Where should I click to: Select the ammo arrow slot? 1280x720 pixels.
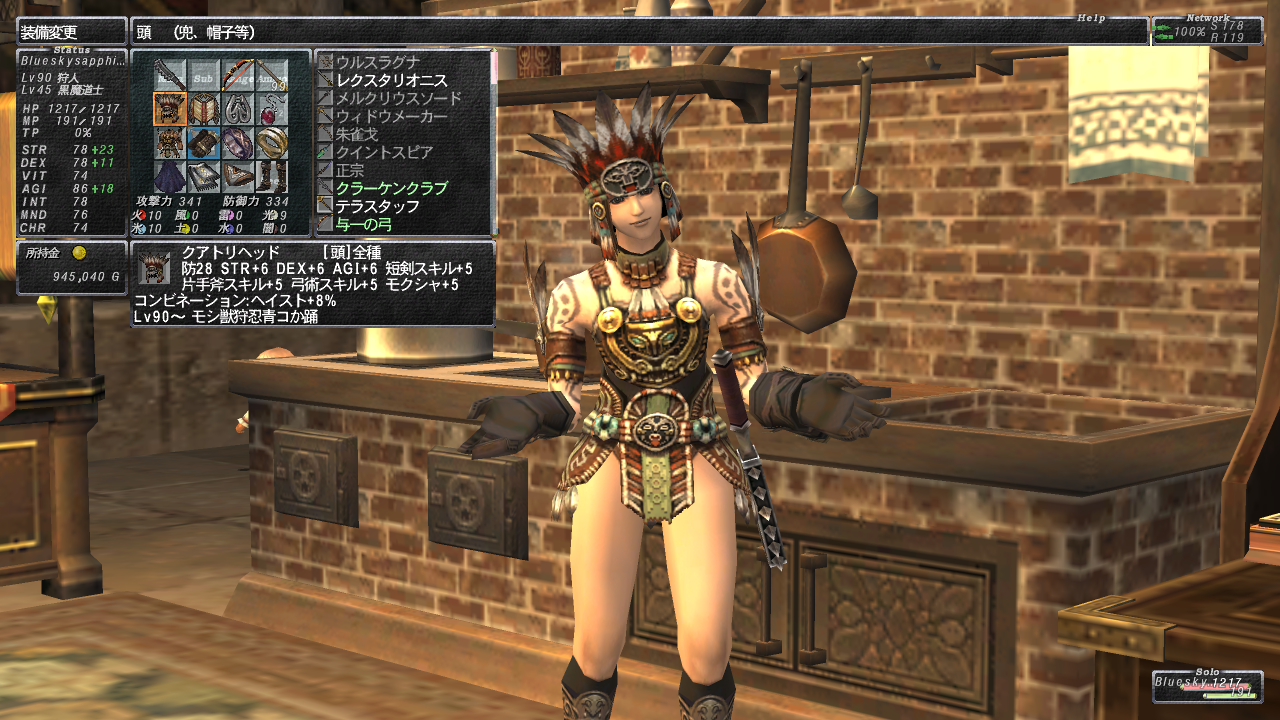[x=271, y=74]
